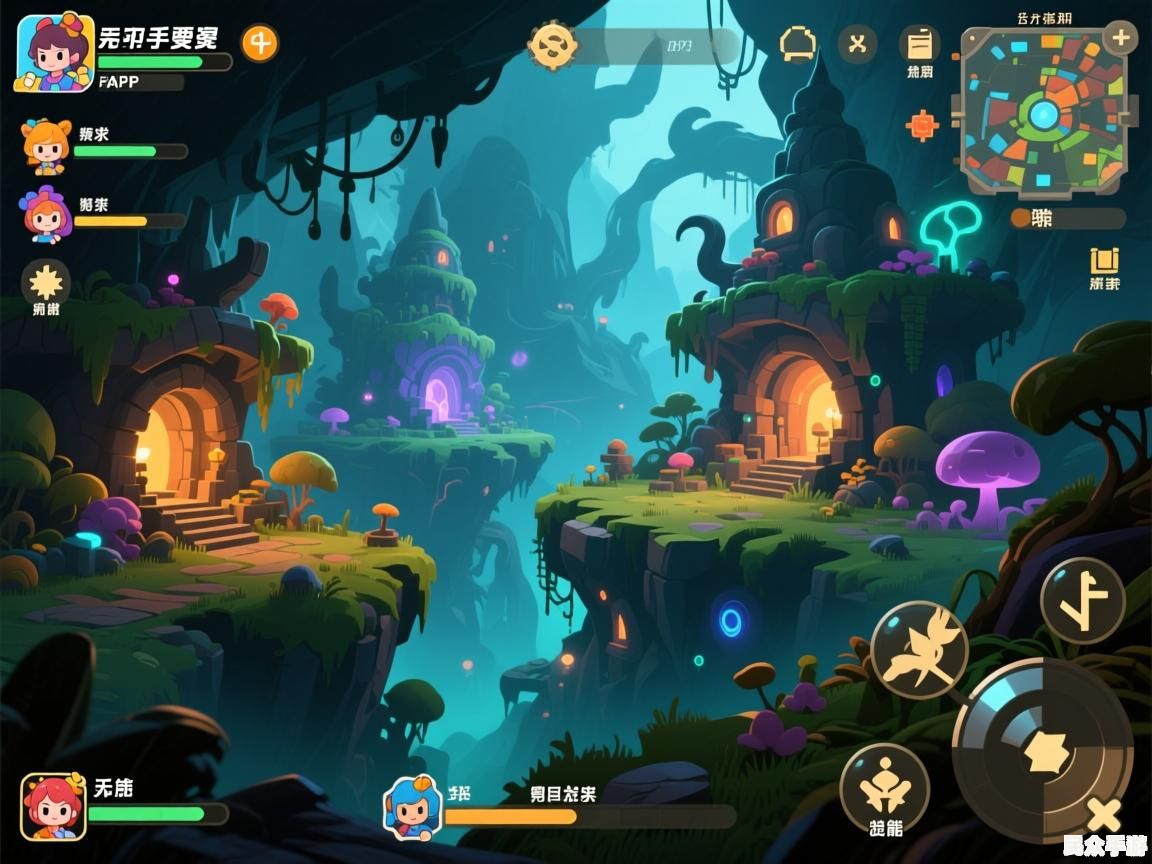Activate the rune skill button
The height and width of the screenshot is (864, 1152).
(1082, 601)
